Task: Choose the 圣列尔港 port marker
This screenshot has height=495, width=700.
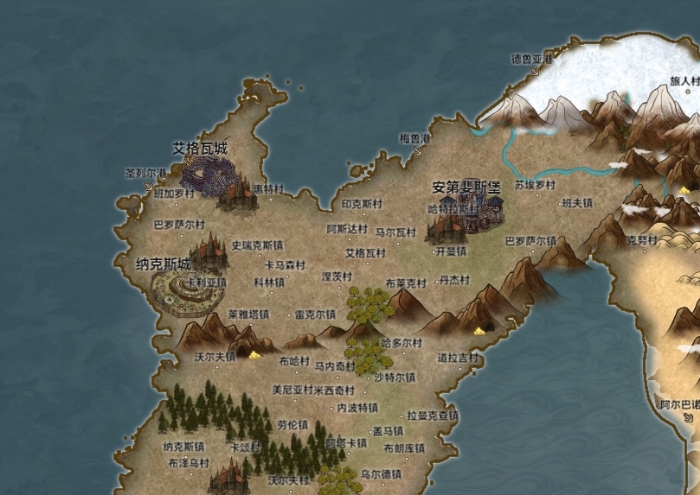Action: 145,173
